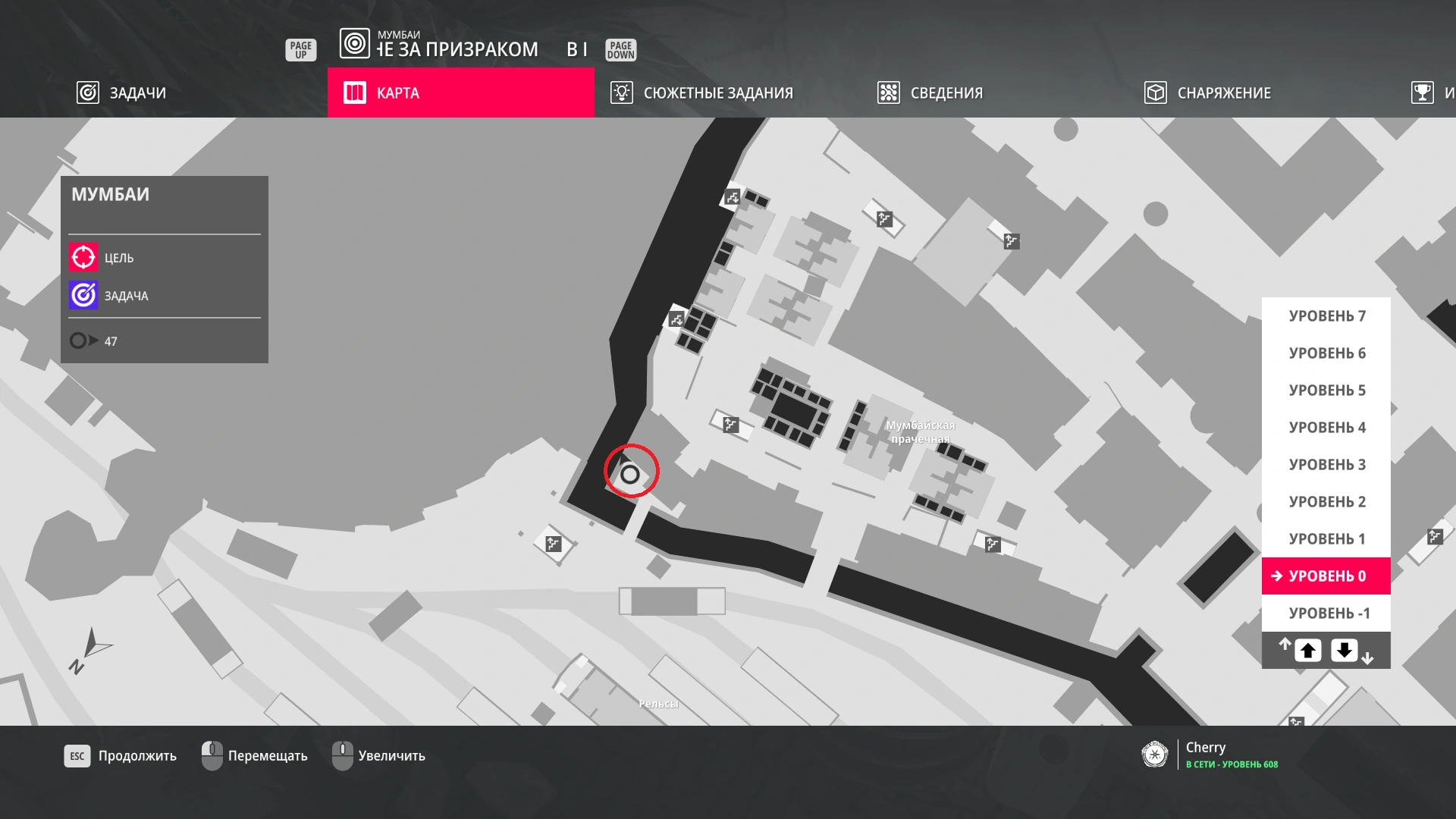Image resolution: width=1456 pixels, height=819 pixels.
Task: Click the level up arrow button
Action: point(1308,651)
